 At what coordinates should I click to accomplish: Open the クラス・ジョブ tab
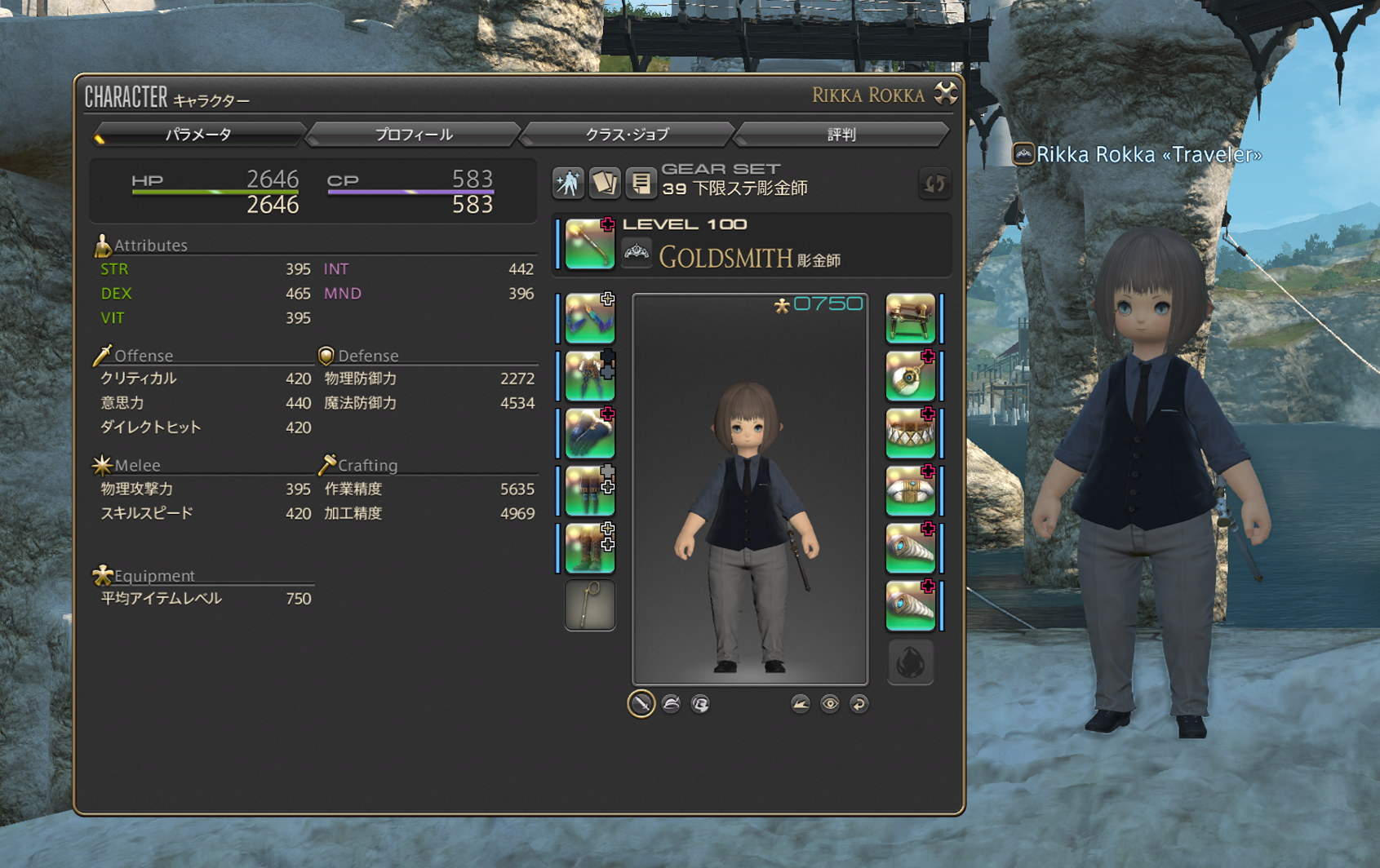click(x=627, y=135)
